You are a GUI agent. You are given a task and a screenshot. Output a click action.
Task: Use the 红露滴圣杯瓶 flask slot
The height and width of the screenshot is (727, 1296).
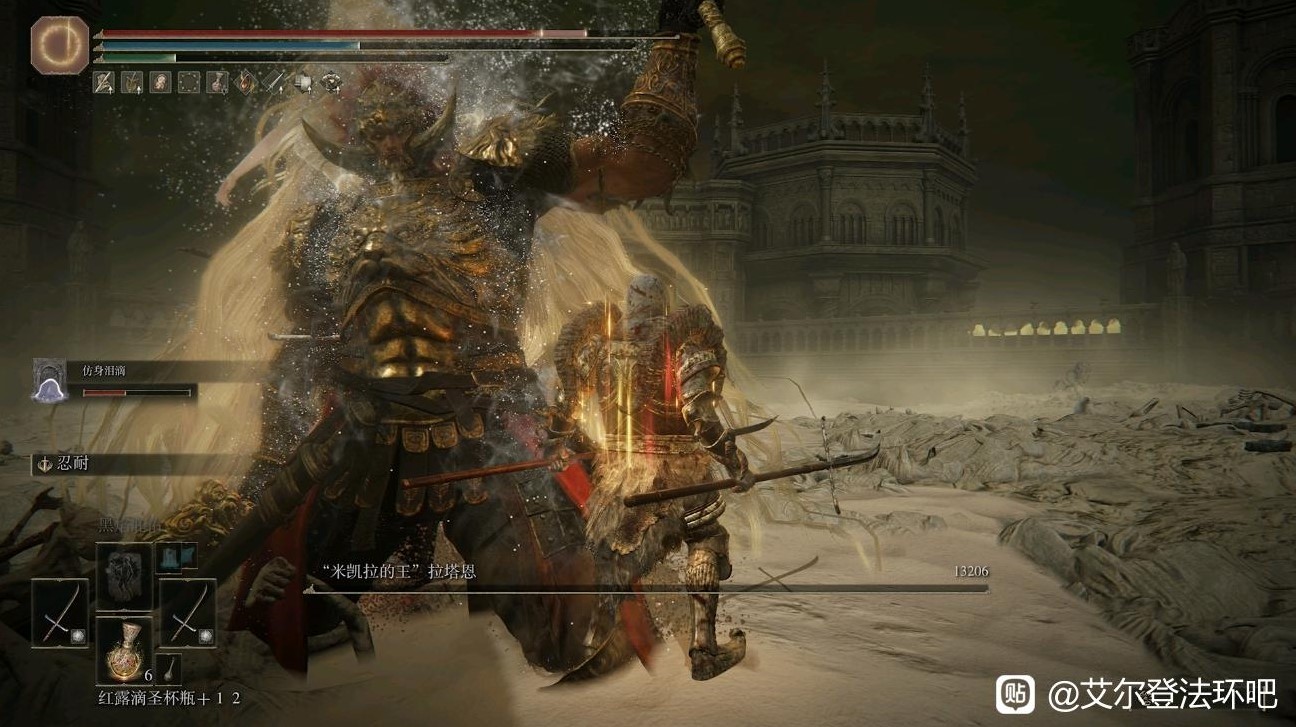pyautogui.click(x=124, y=651)
